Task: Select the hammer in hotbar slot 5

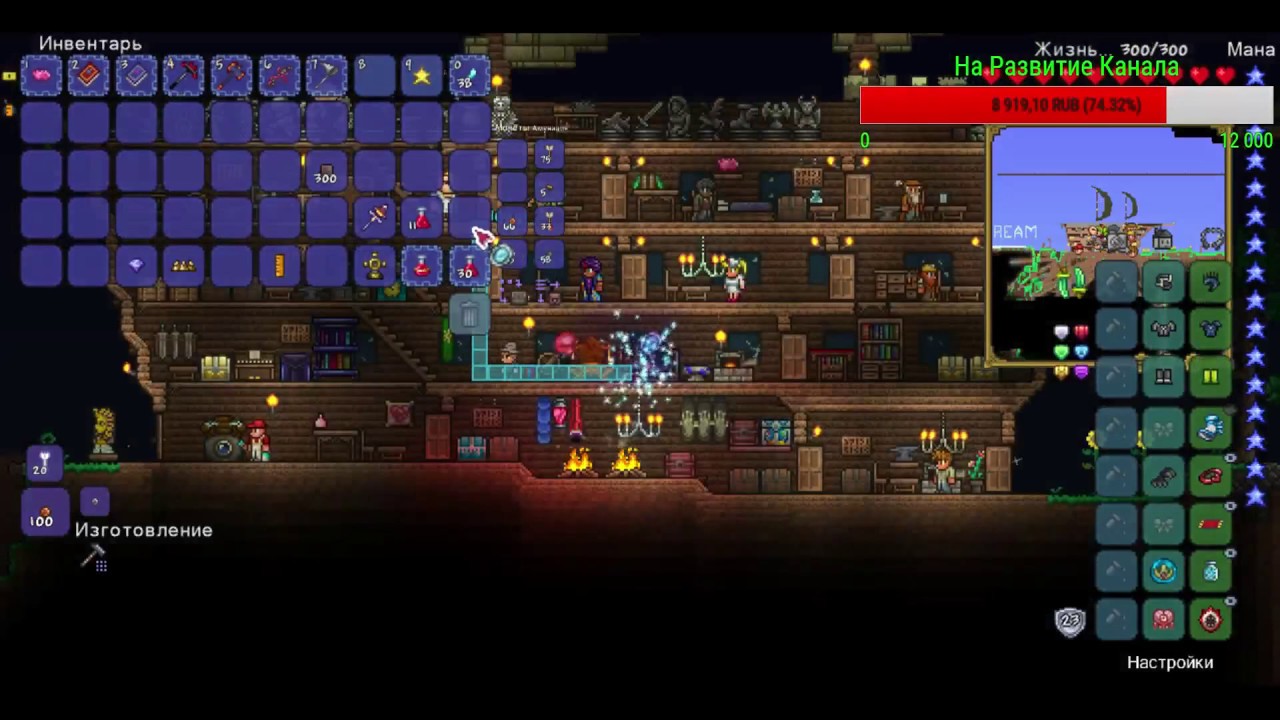Action: (x=231, y=75)
